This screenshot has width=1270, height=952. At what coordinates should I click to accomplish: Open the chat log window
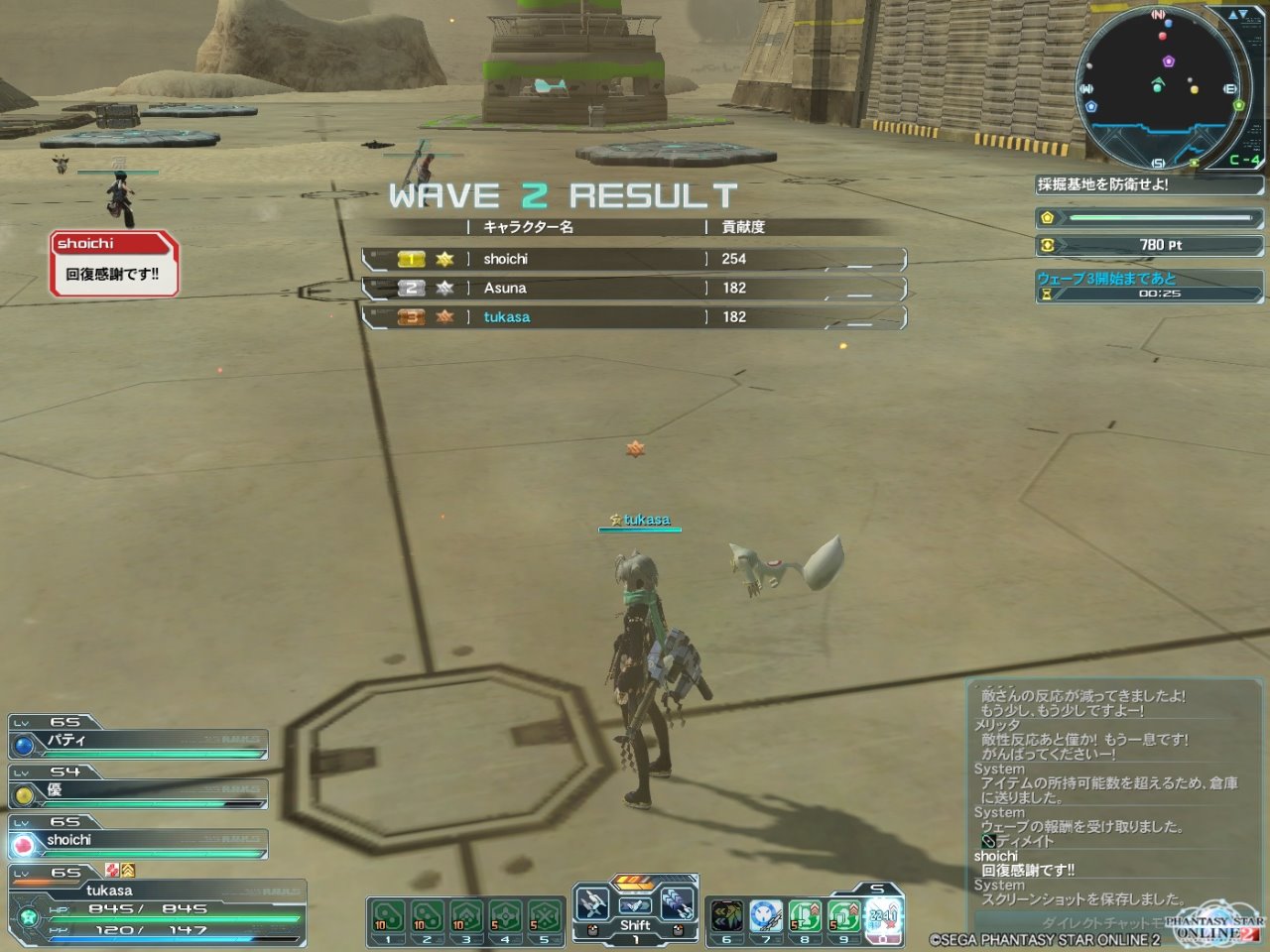pos(1111,793)
